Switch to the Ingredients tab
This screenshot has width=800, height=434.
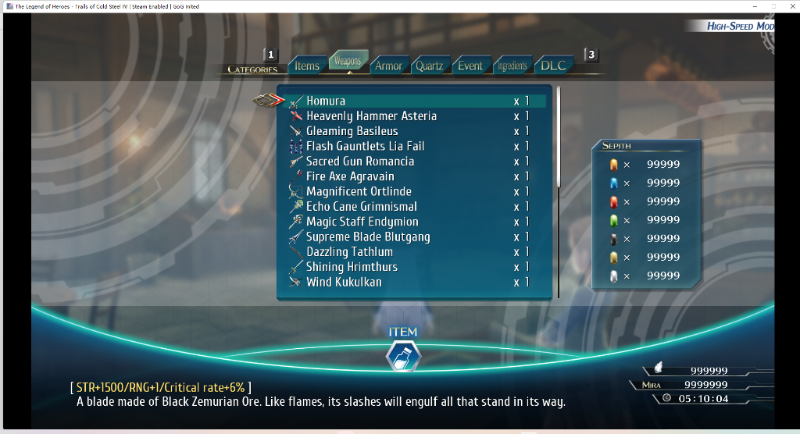click(511, 66)
